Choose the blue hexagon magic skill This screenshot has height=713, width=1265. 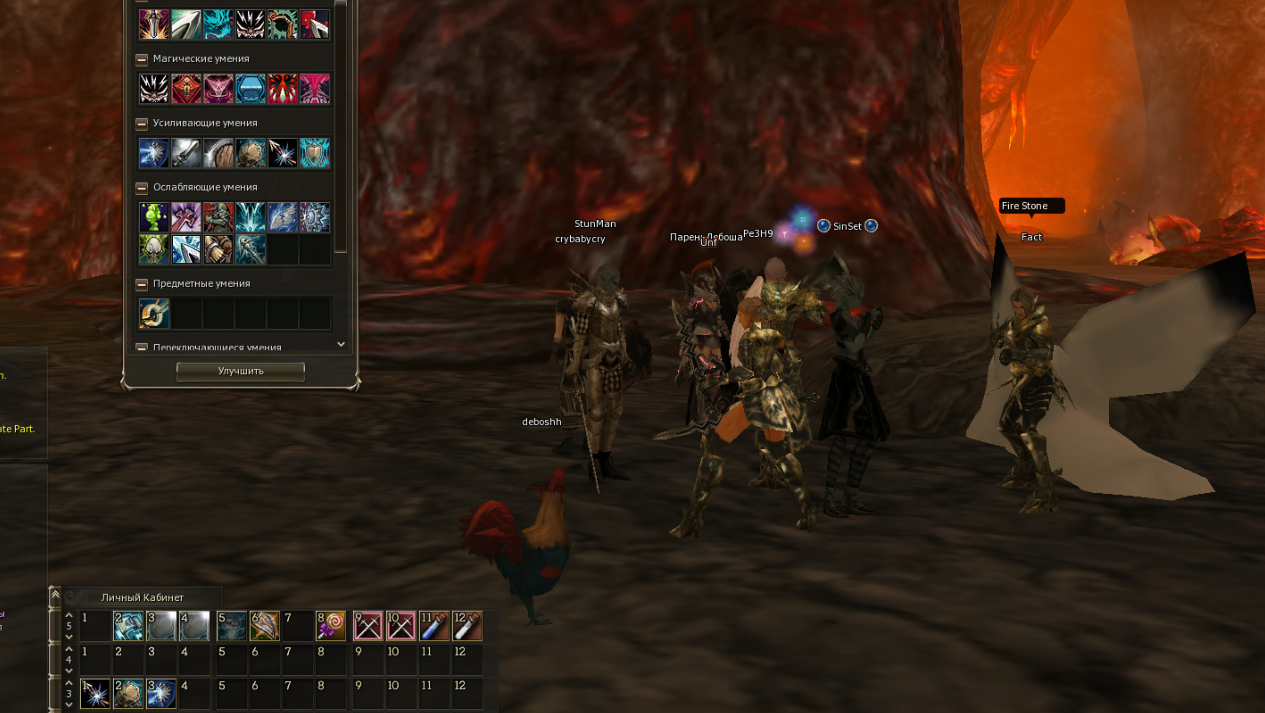(250, 89)
